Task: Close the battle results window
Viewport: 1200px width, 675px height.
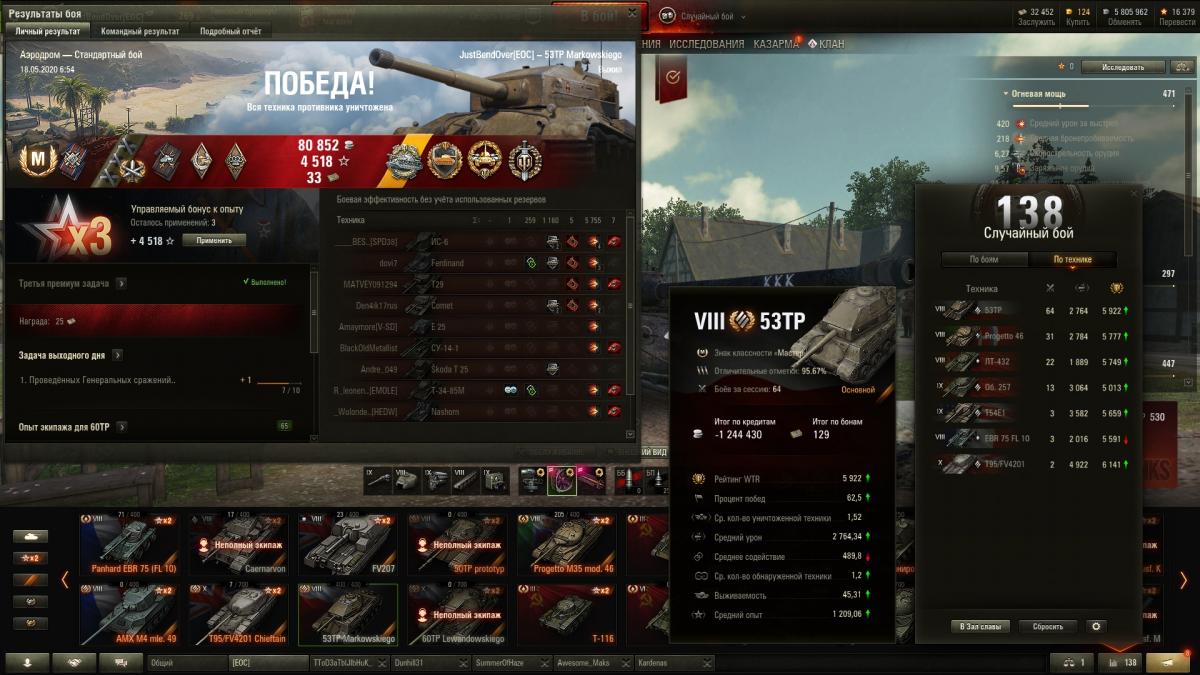Action: point(631,13)
